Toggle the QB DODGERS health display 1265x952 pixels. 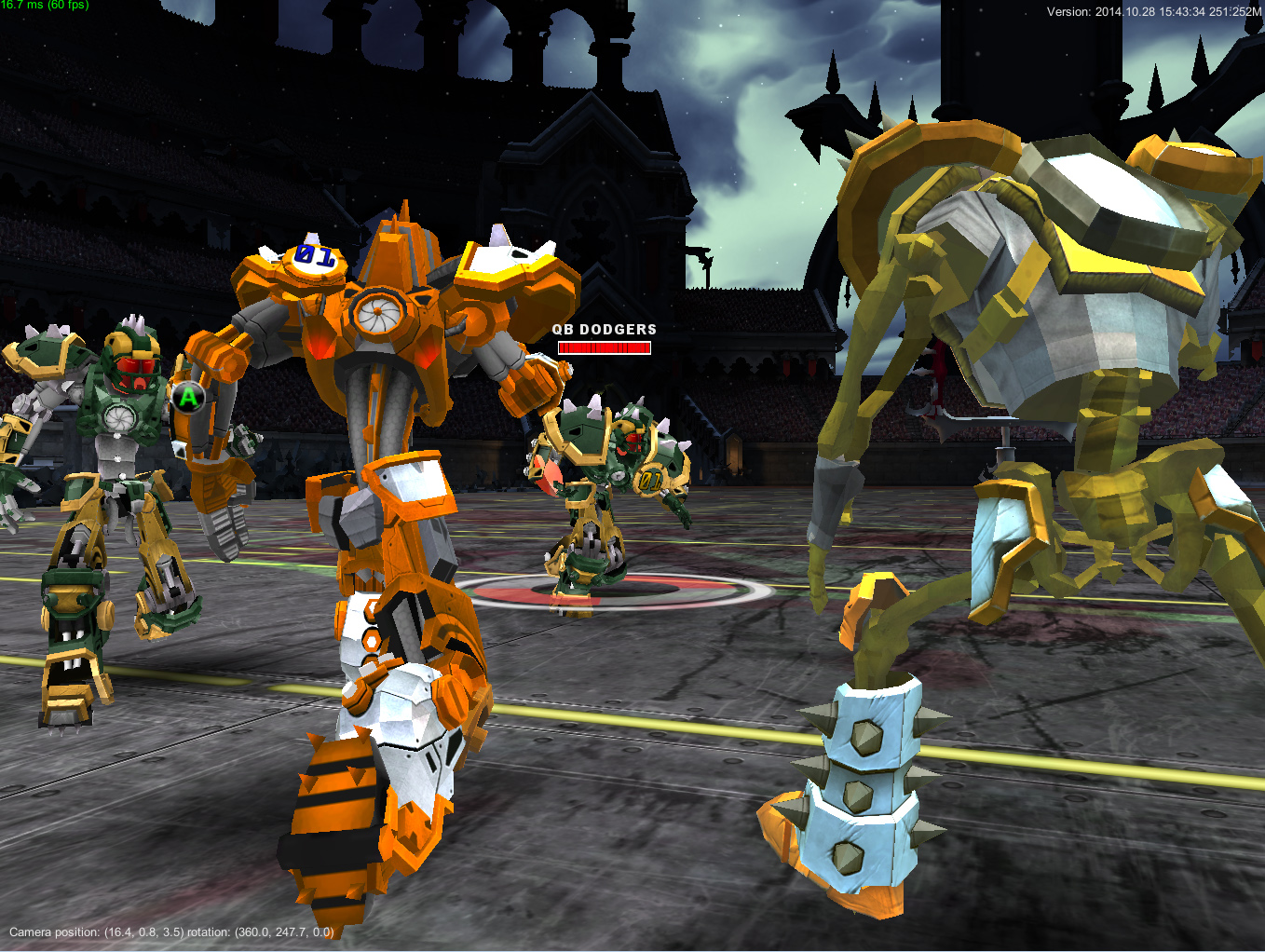point(604,338)
